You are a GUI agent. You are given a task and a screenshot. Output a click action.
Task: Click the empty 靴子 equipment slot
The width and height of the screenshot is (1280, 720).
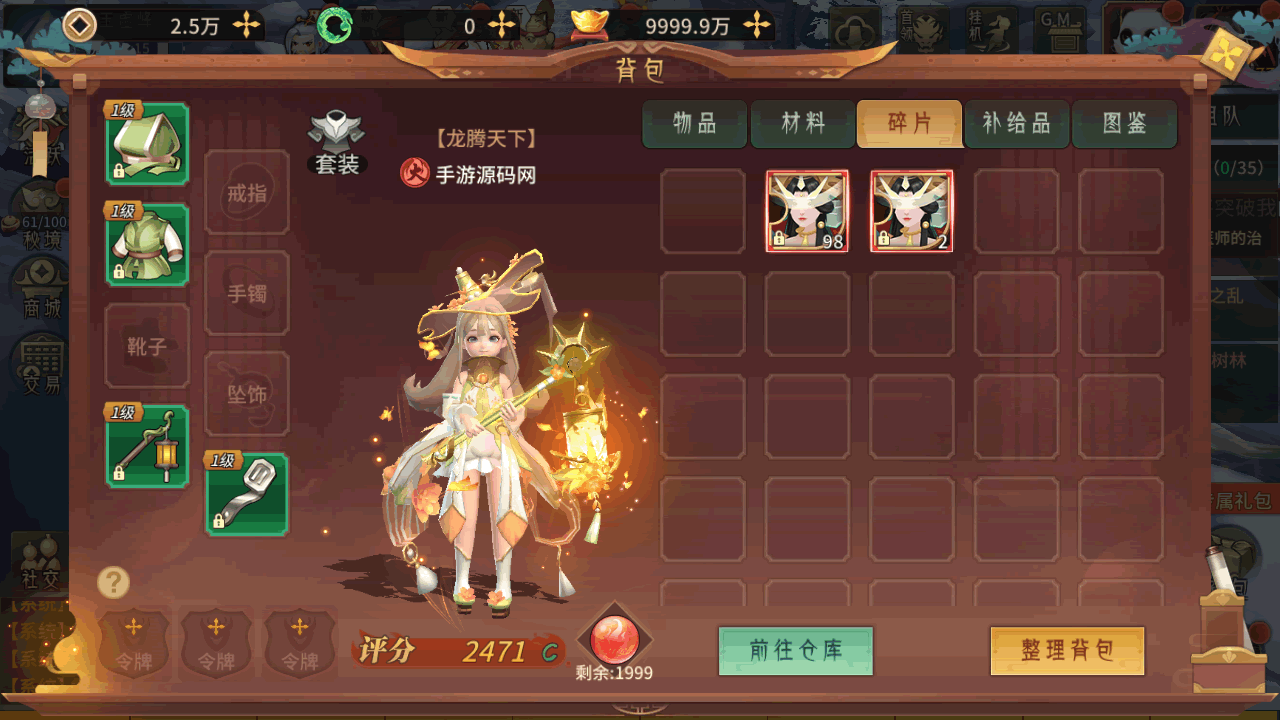pos(147,346)
